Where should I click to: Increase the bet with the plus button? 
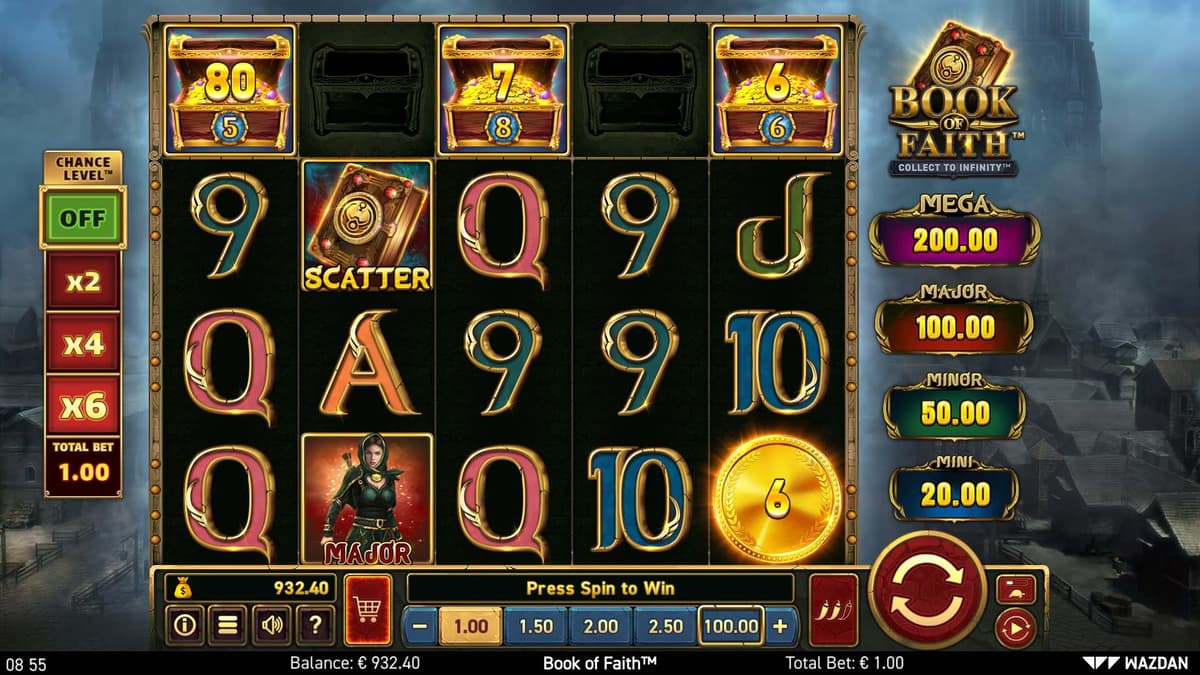(x=780, y=627)
